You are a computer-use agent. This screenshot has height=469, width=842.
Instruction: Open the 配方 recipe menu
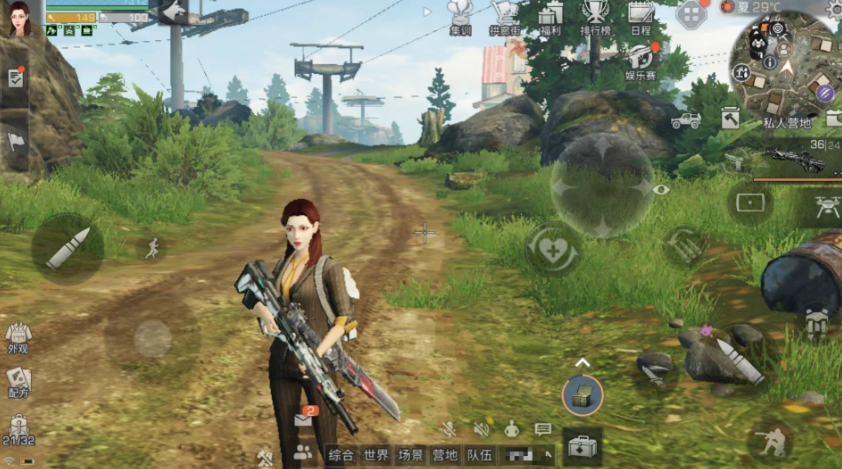[x=17, y=381]
